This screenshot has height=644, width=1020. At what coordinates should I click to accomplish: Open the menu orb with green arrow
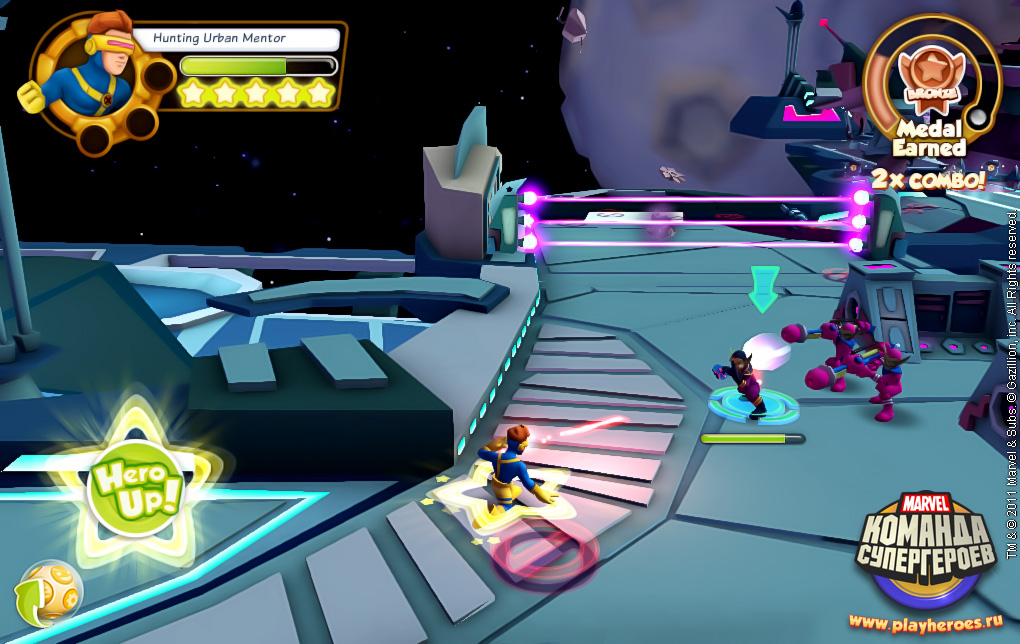click(50, 593)
